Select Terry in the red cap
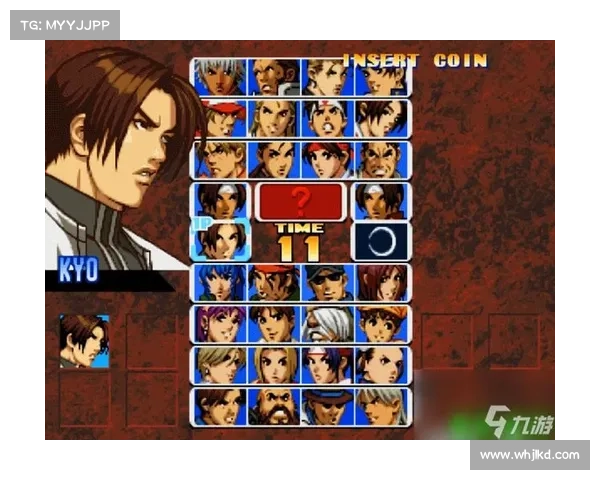 coord(220,117)
